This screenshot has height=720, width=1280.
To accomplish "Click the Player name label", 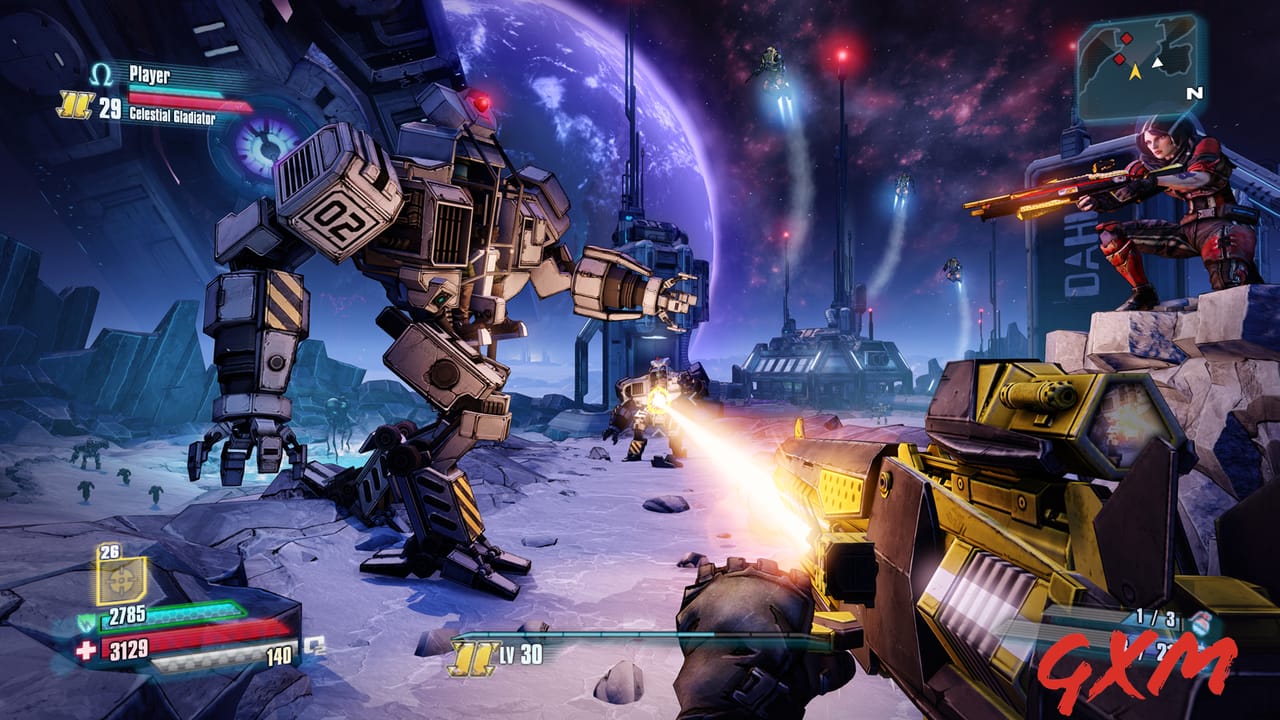I will point(148,72).
